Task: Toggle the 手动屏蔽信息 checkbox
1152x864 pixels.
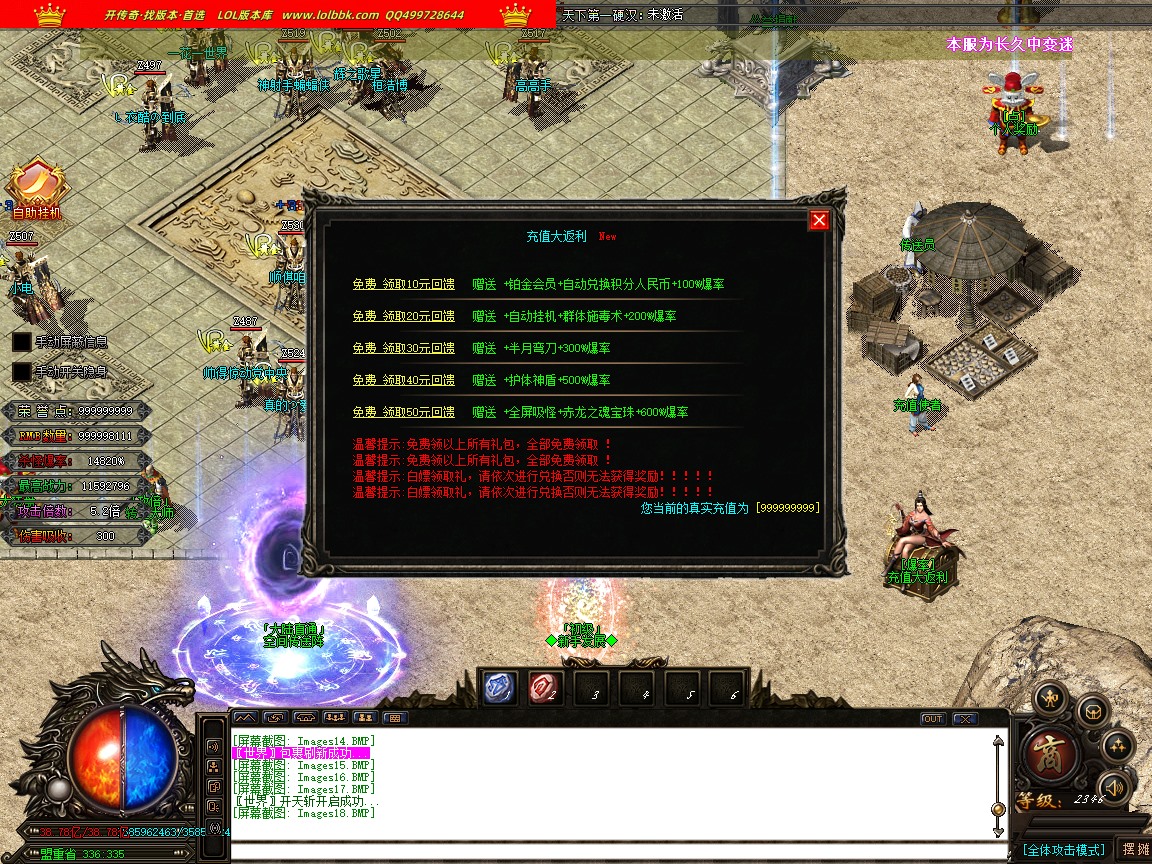Action: coord(22,342)
